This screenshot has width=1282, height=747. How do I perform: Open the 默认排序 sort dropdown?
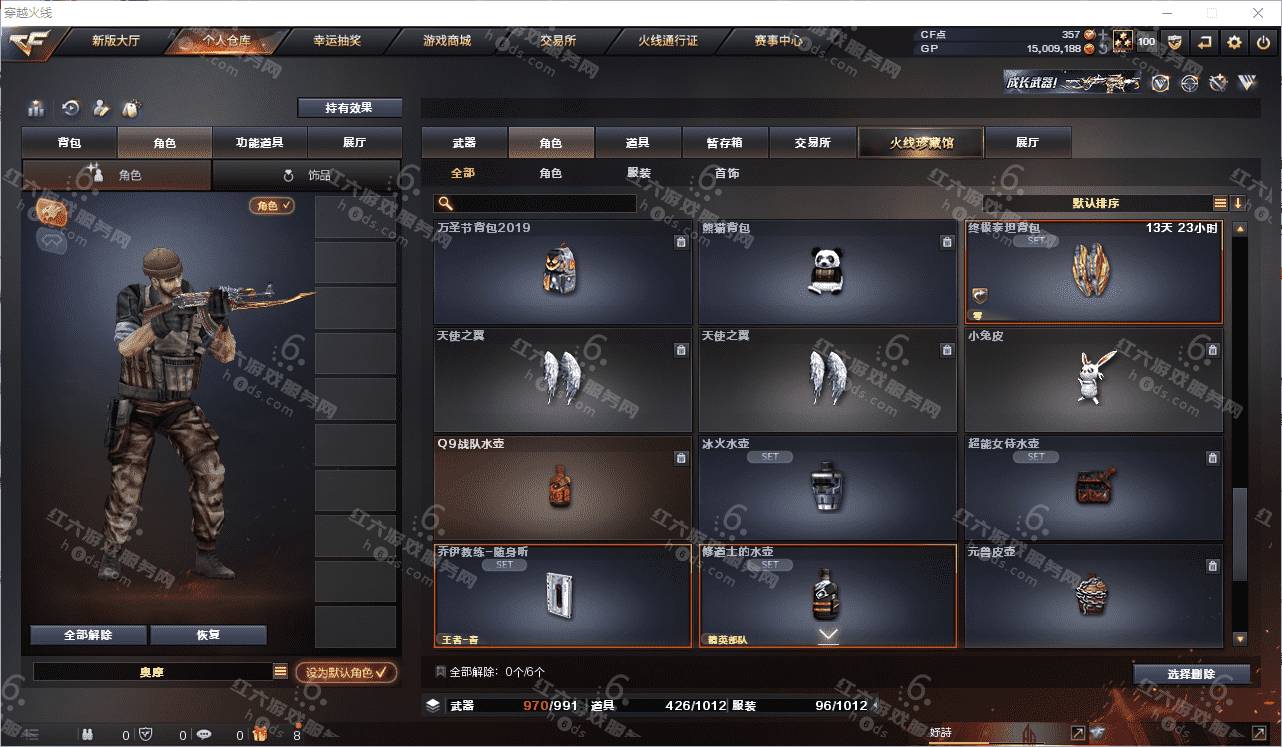click(1096, 203)
